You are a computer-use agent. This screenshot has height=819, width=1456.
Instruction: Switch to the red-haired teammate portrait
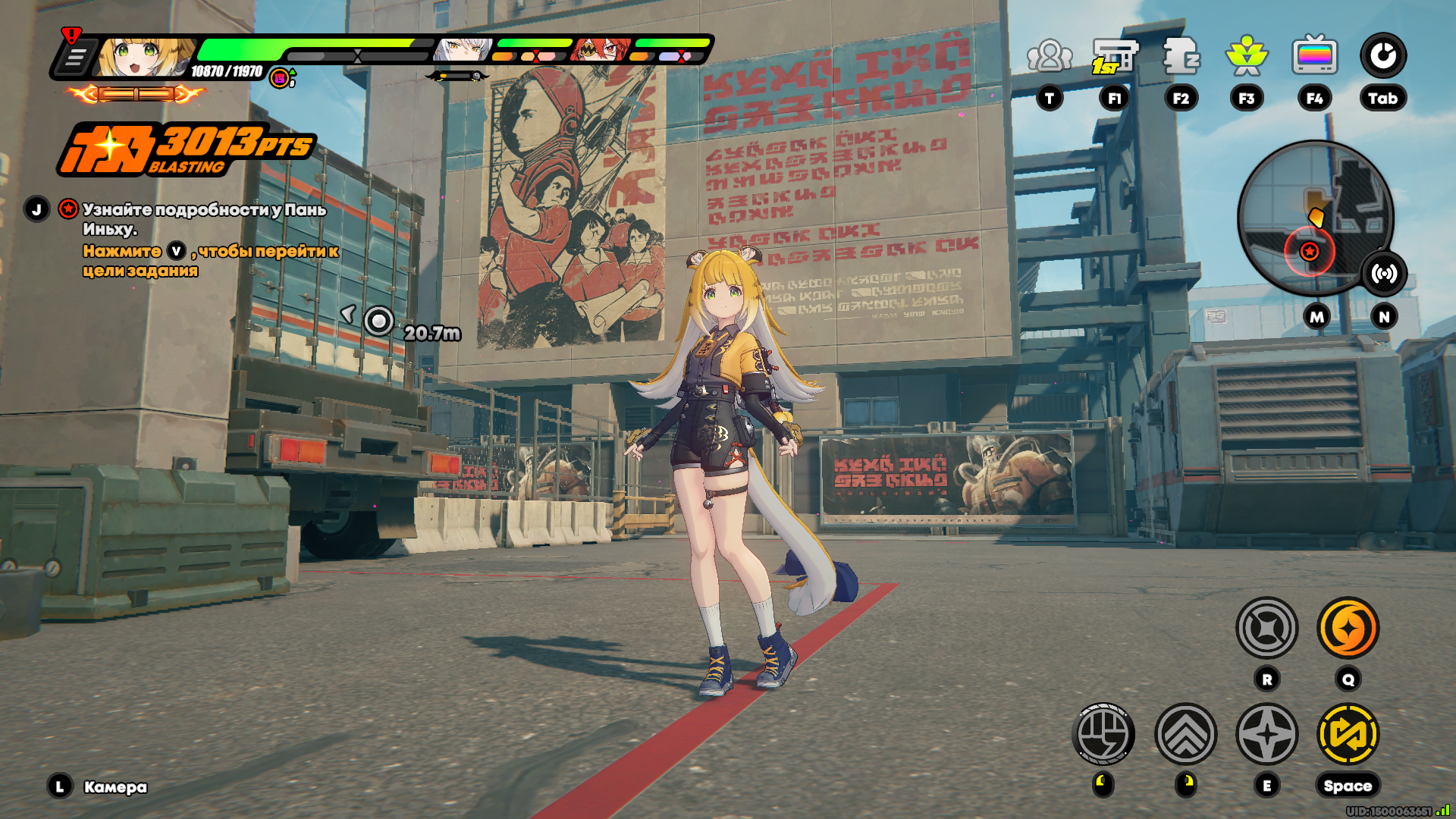point(601,50)
